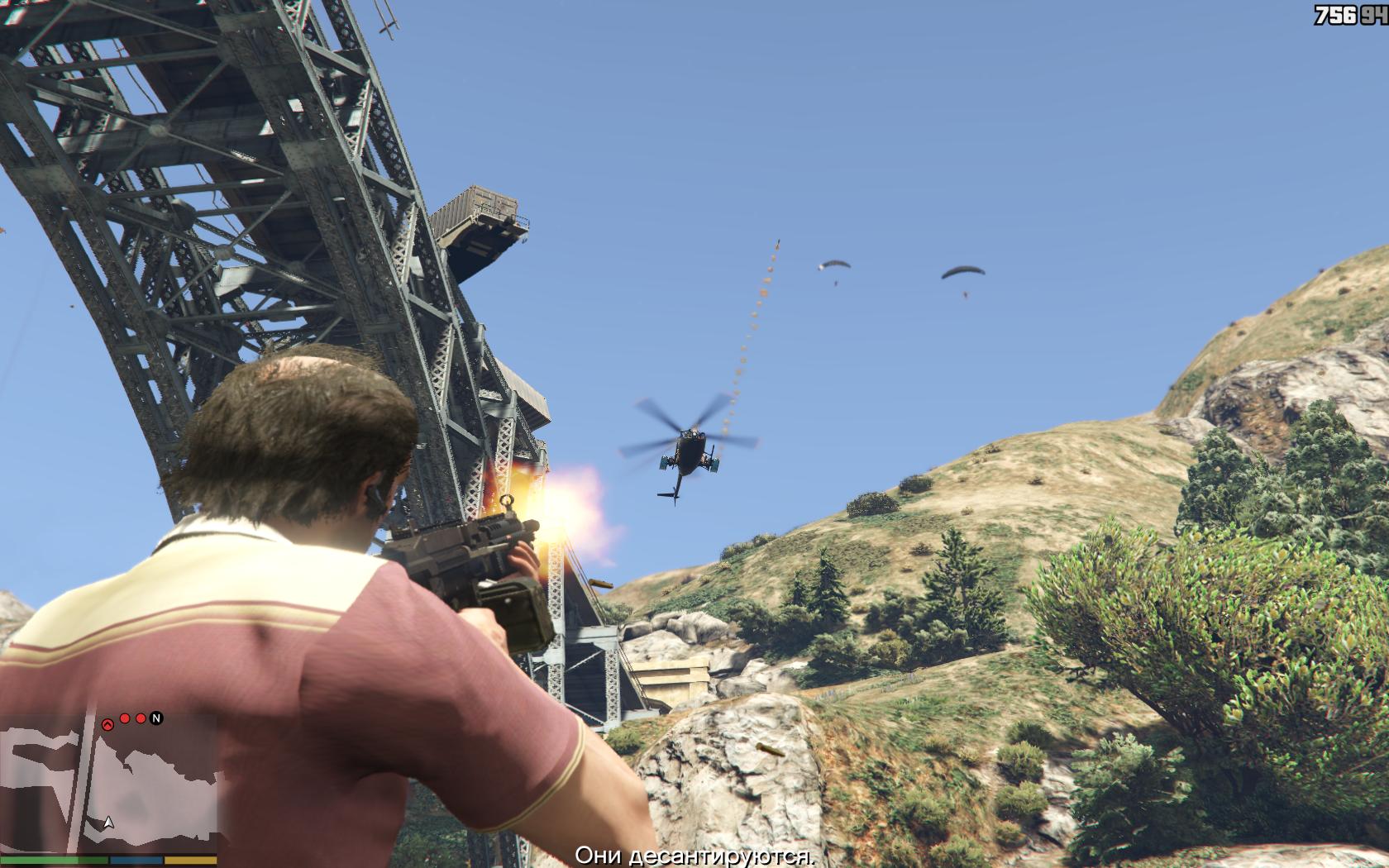Select the white player arrow on minimap
1389x868 pixels.
(x=107, y=823)
